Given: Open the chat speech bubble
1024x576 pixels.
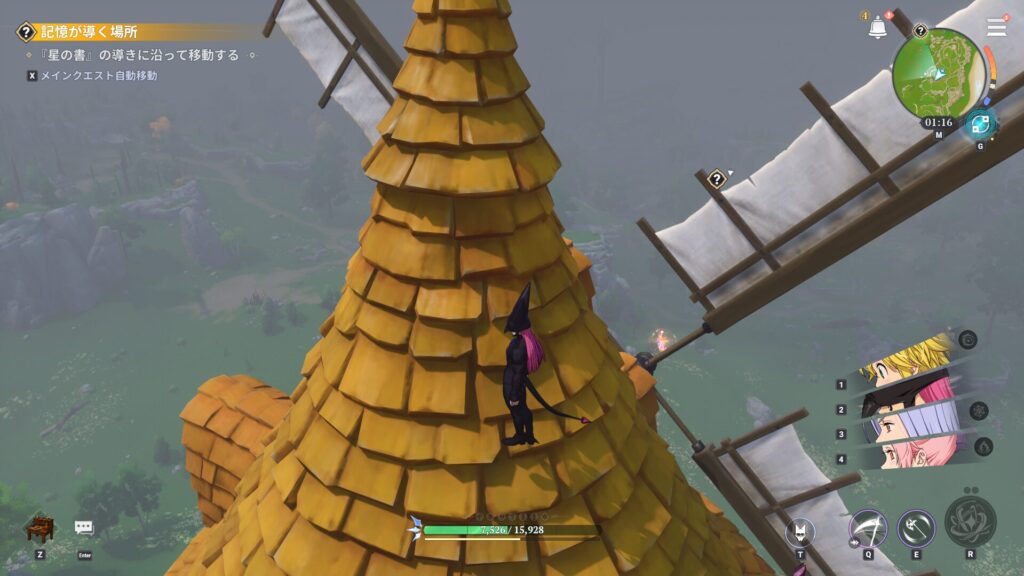Looking at the screenshot, I should pyautogui.click(x=84, y=527).
